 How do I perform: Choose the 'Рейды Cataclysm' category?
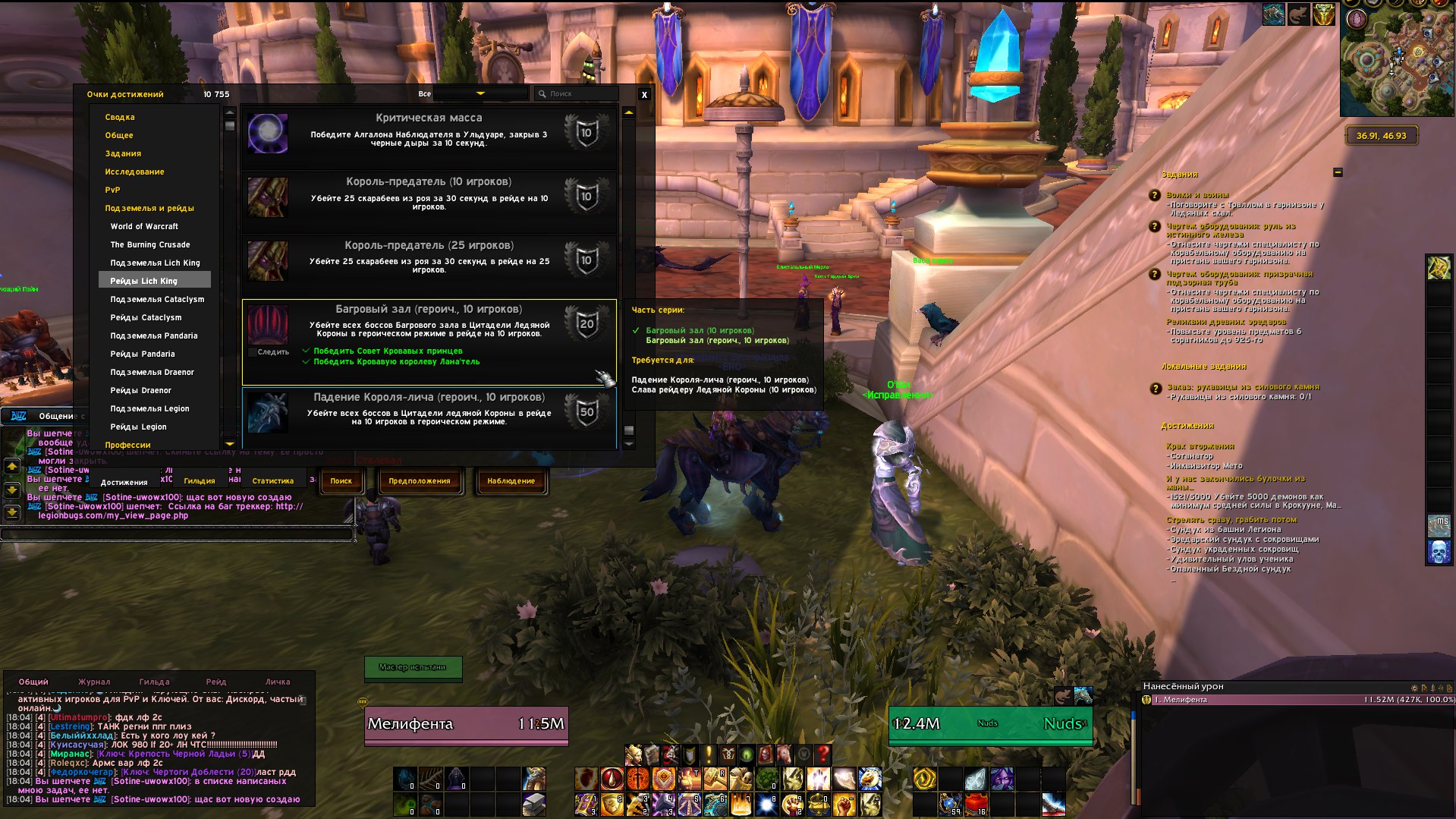tap(146, 318)
